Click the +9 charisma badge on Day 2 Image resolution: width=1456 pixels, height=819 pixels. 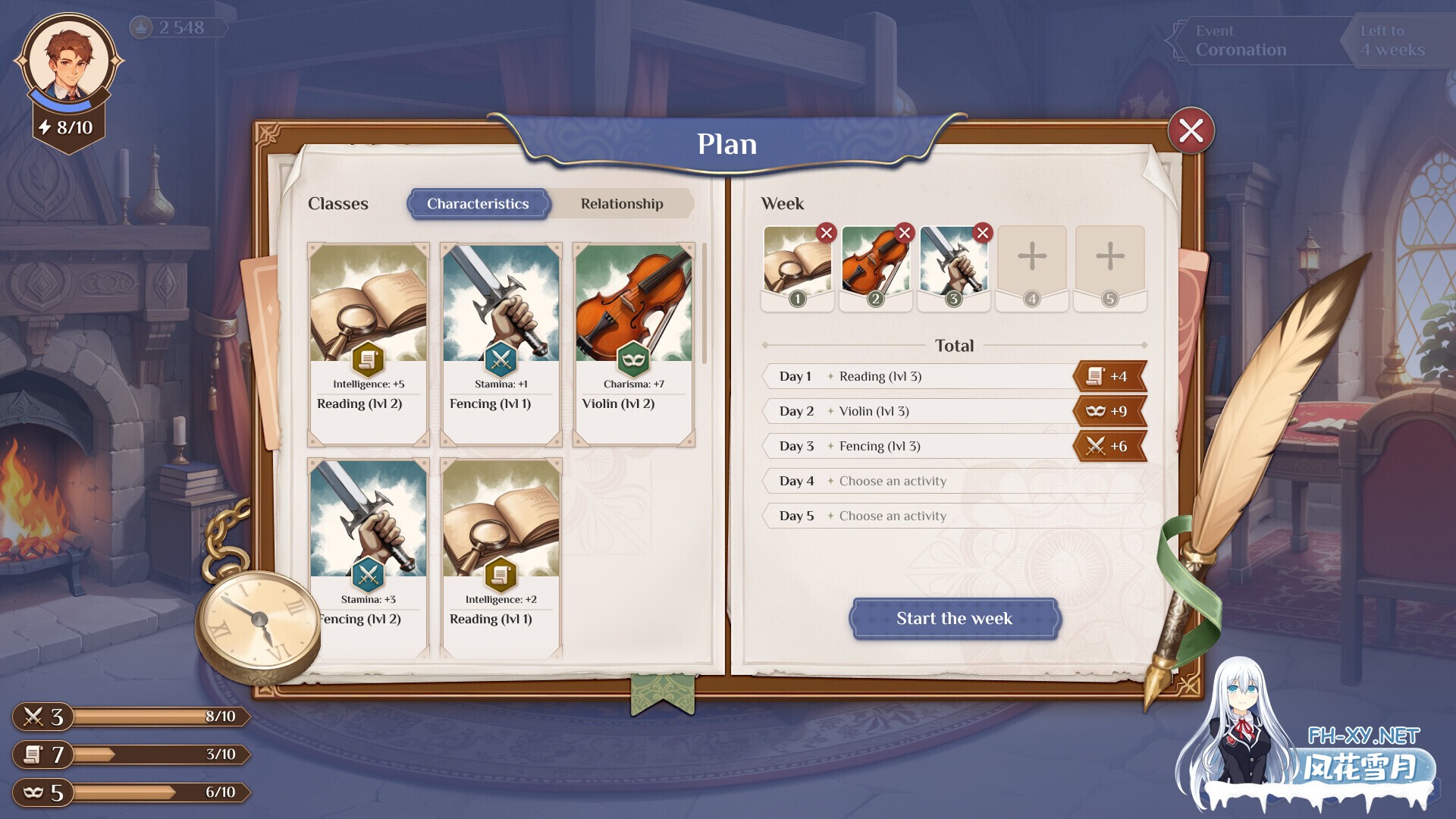pyautogui.click(x=1110, y=410)
